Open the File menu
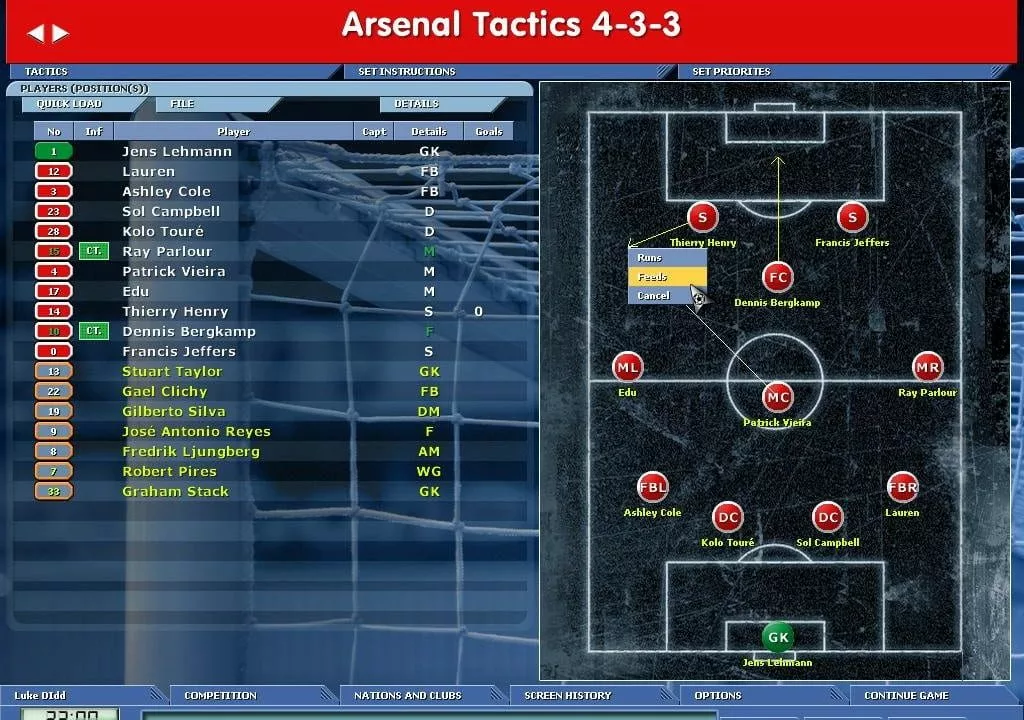 click(182, 104)
